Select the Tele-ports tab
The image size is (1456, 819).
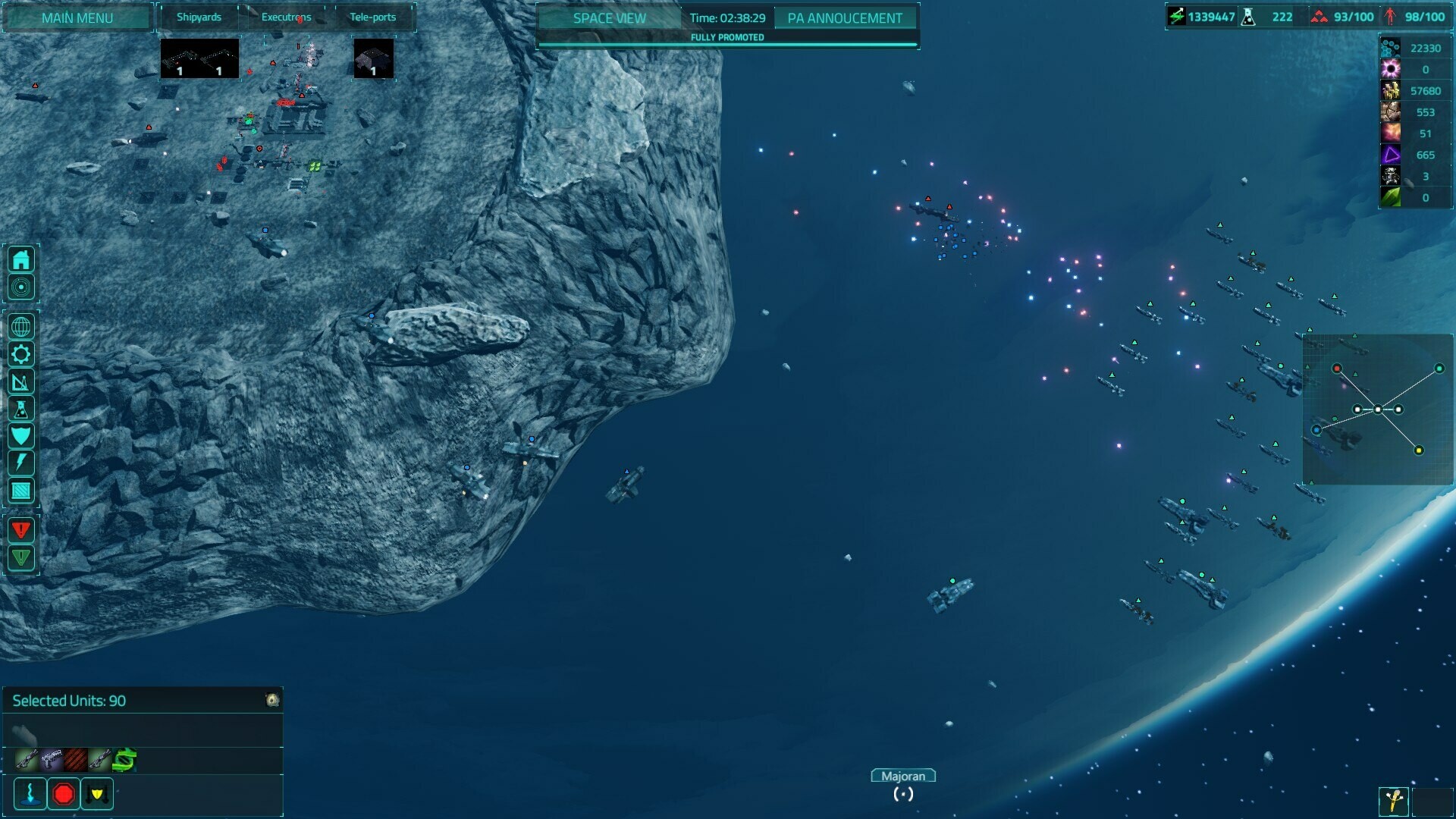tap(372, 17)
